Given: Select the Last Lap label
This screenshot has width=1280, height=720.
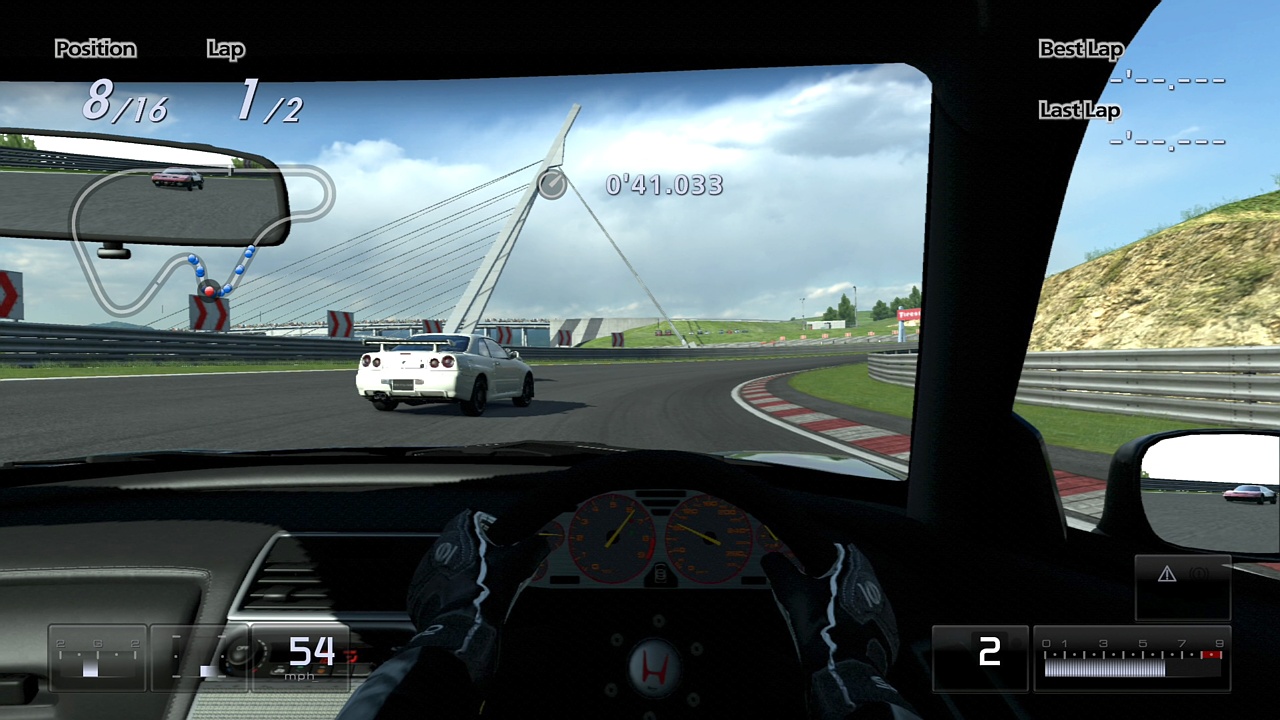Looking at the screenshot, I should (x=1078, y=110).
